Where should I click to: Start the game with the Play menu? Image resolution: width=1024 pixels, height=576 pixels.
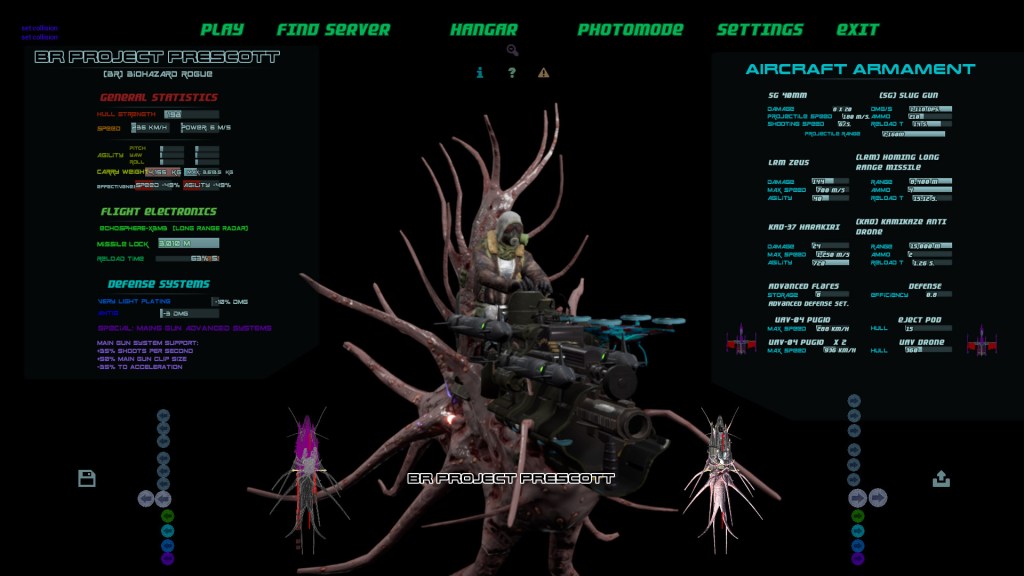(x=222, y=30)
